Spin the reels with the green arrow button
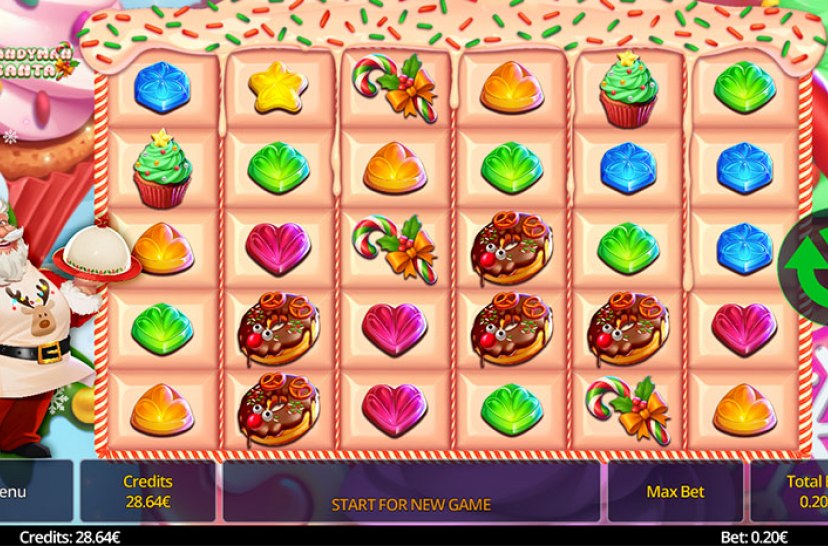 [x=812, y=262]
